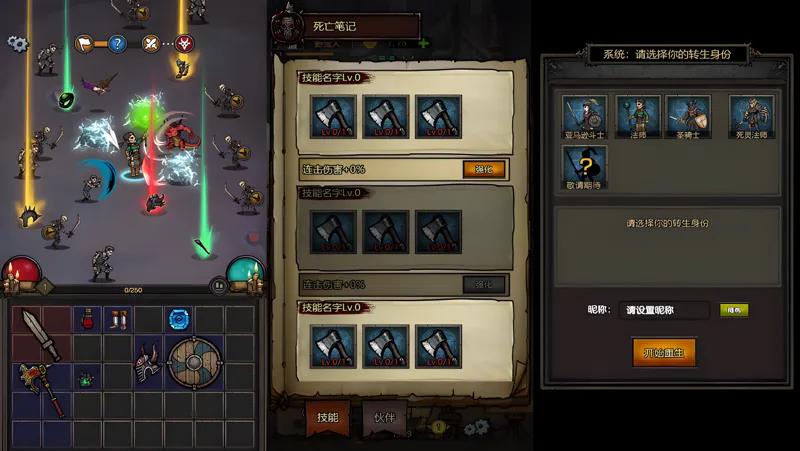Select the 法师 mage class portrait
Image resolution: width=800 pixels, height=451 pixels.
tap(634, 116)
